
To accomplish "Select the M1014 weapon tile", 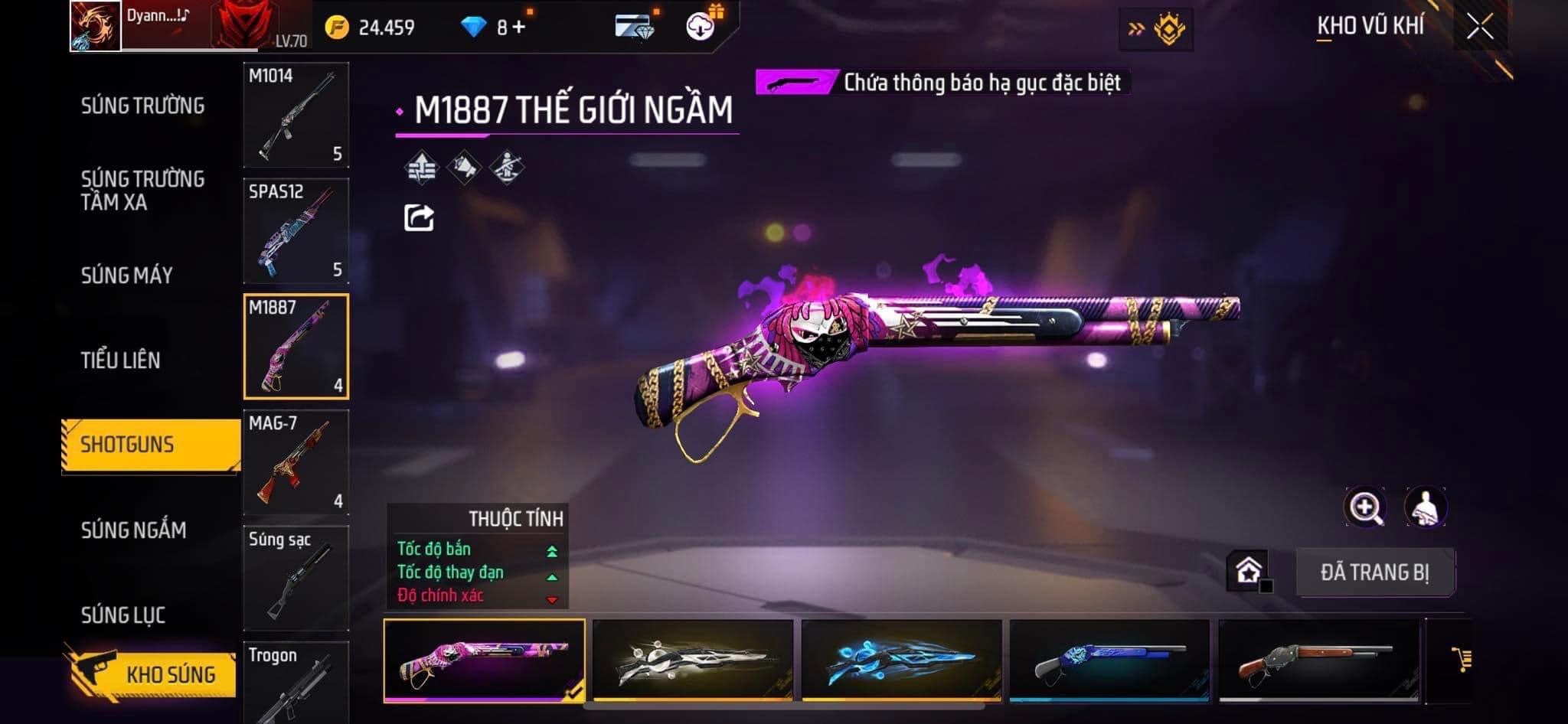I will pos(296,115).
